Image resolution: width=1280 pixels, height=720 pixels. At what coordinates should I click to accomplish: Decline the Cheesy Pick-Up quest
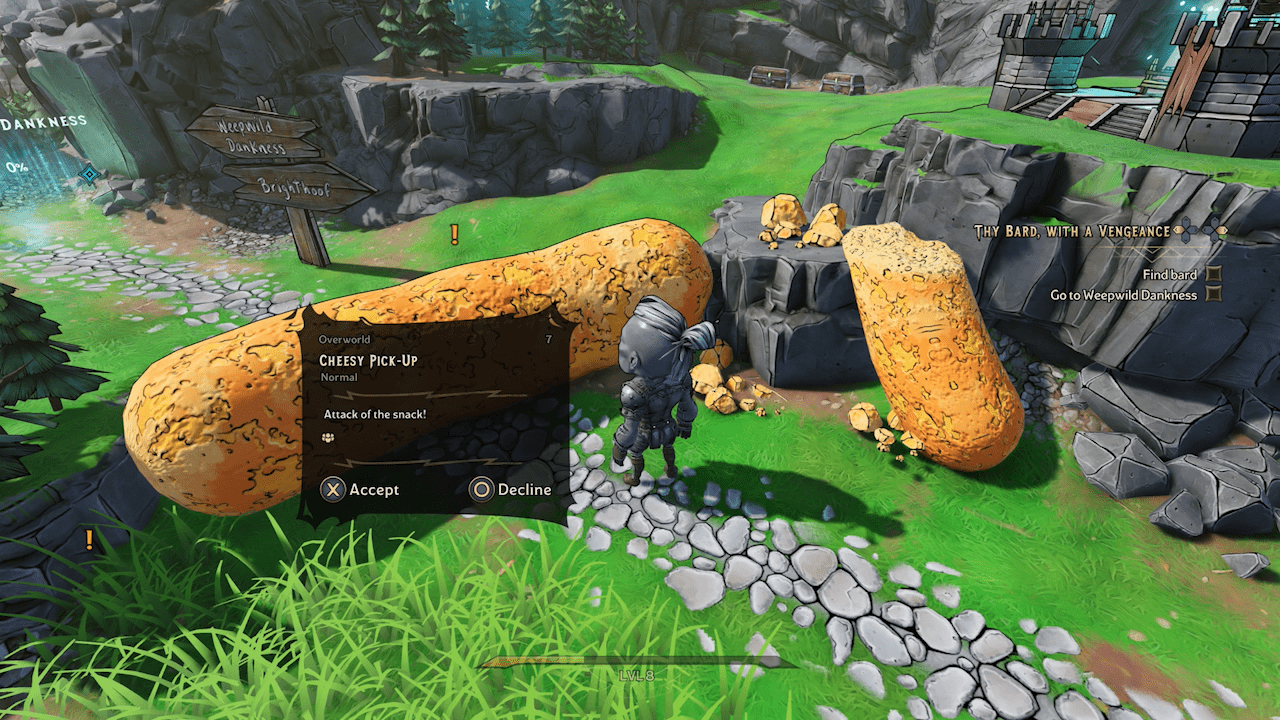pos(511,489)
